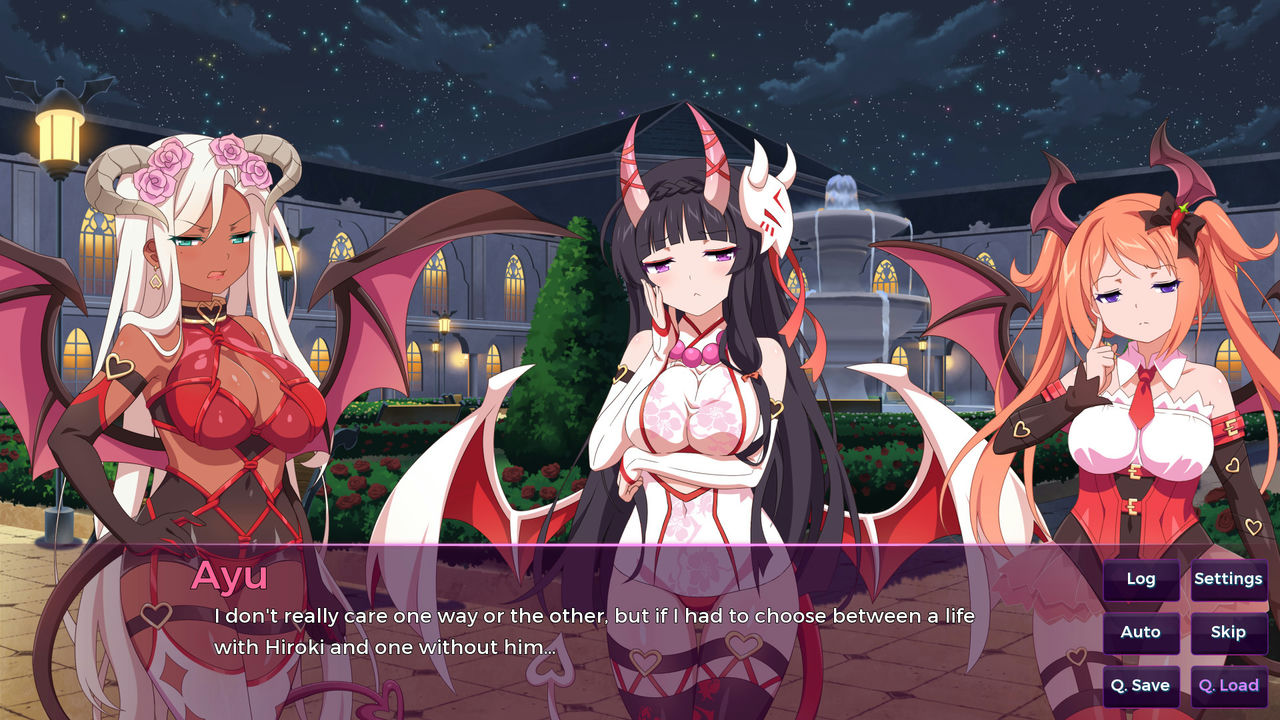Screen dimensions: 1280x720
Task: Quick save the game using Q. Save
Action: point(1141,685)
